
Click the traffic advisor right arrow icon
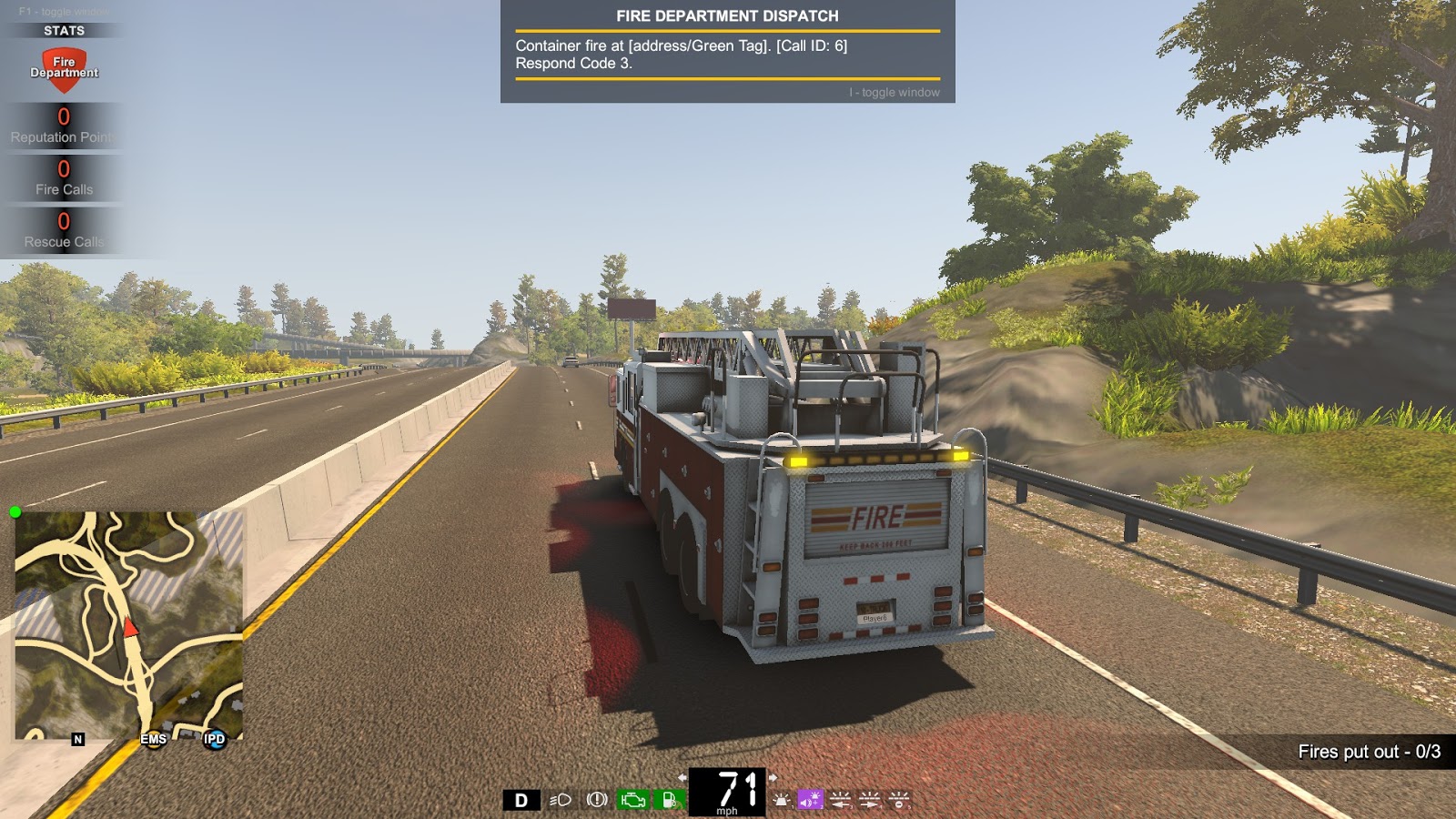tap(872, 802)
